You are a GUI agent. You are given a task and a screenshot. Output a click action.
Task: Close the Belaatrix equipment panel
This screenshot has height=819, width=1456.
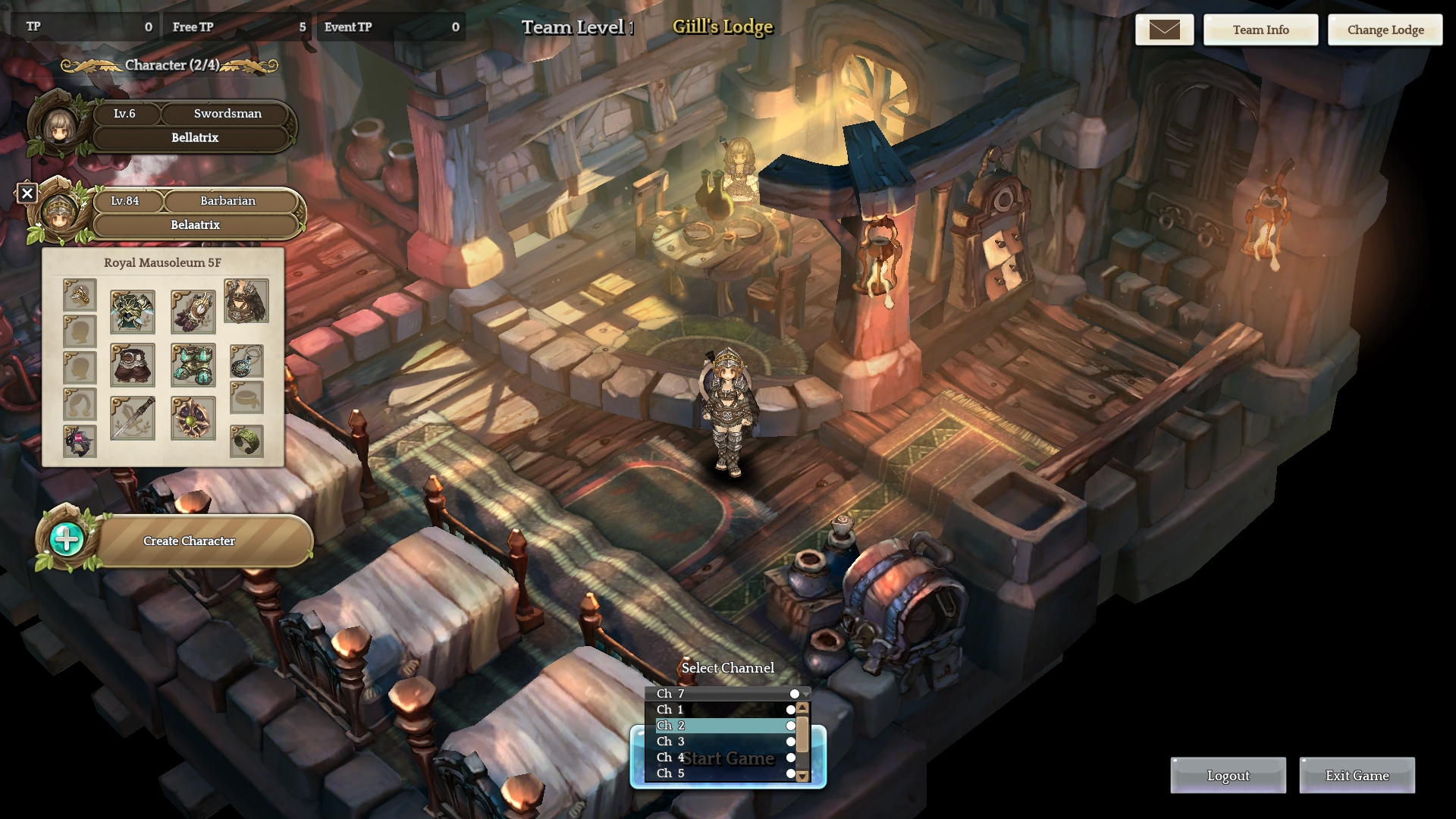point(27,193)
